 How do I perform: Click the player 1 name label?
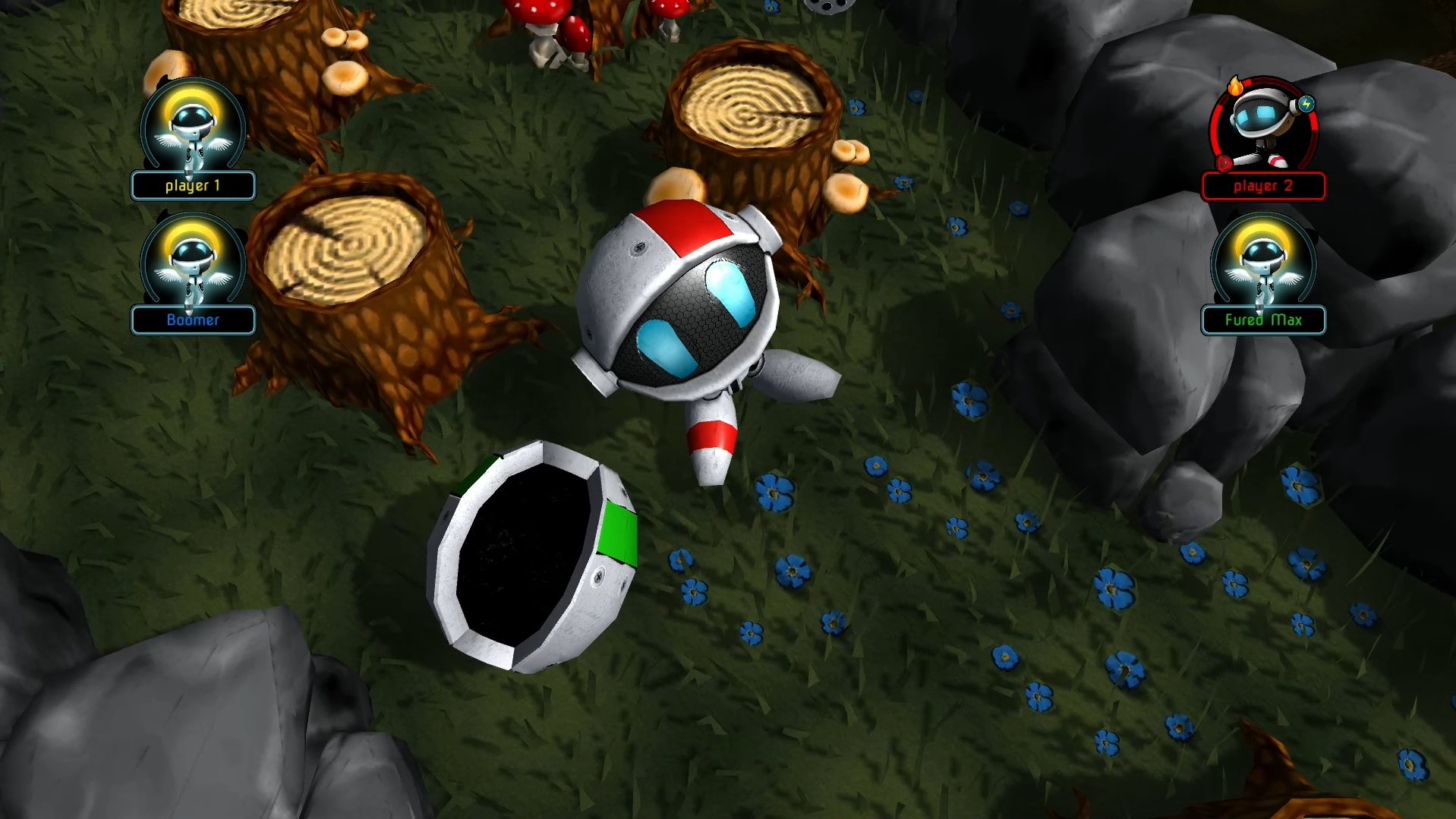click(193, 186)
